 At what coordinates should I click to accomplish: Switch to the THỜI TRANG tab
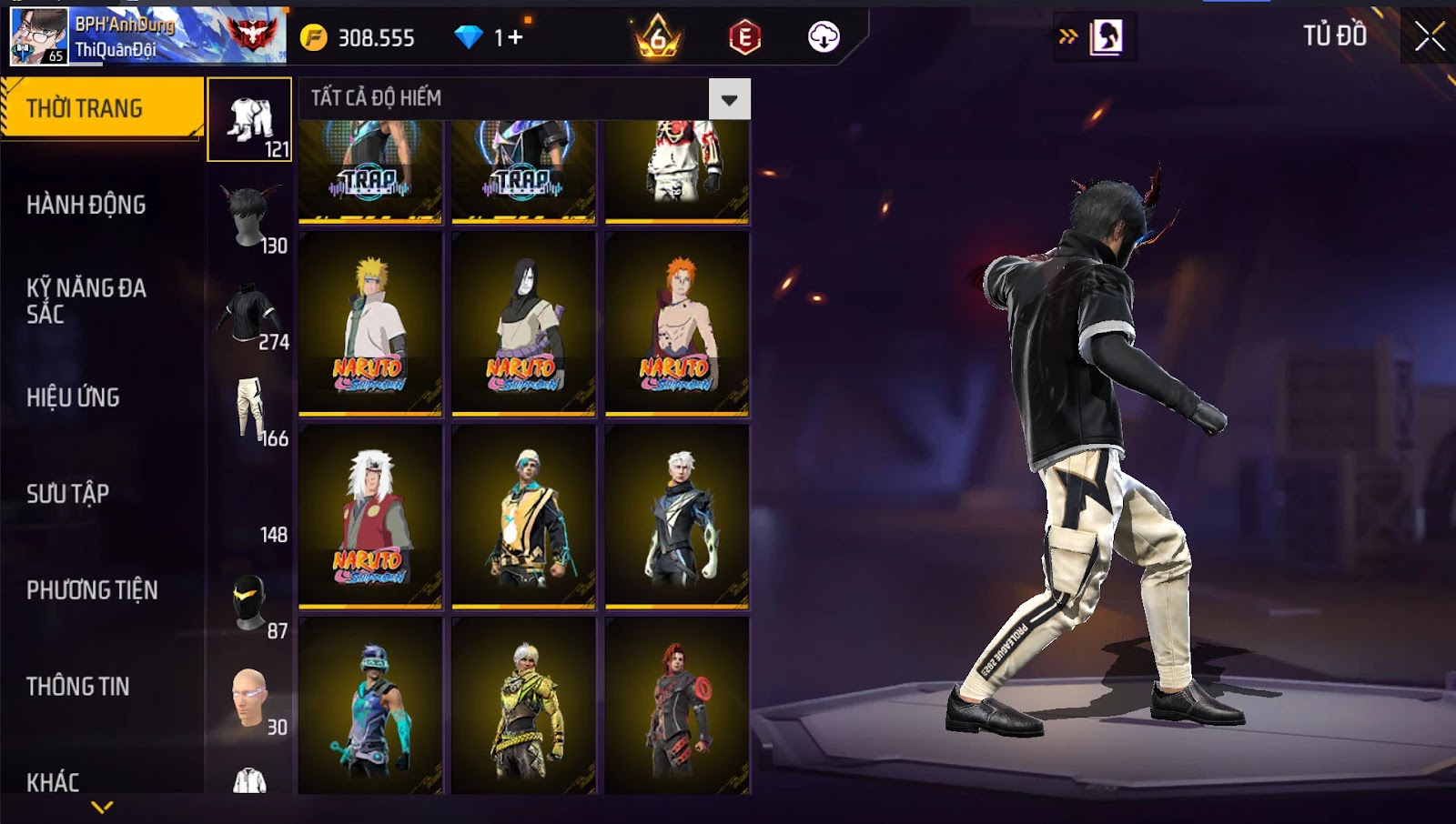tap(102, 108)
